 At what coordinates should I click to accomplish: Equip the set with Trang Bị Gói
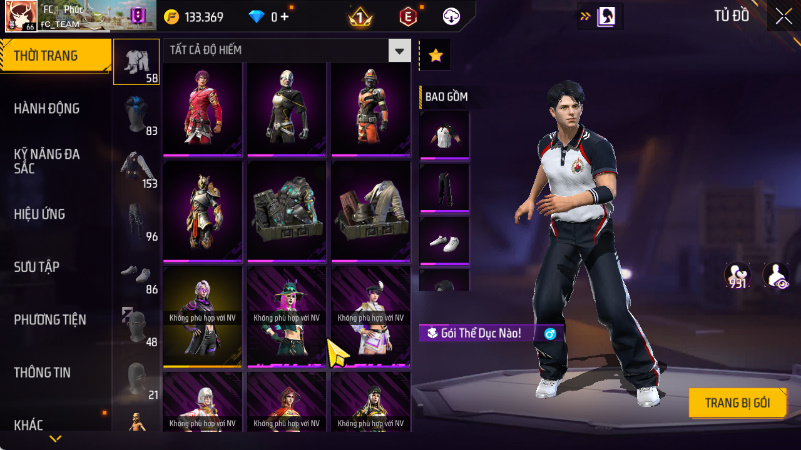tap(737, 402)
